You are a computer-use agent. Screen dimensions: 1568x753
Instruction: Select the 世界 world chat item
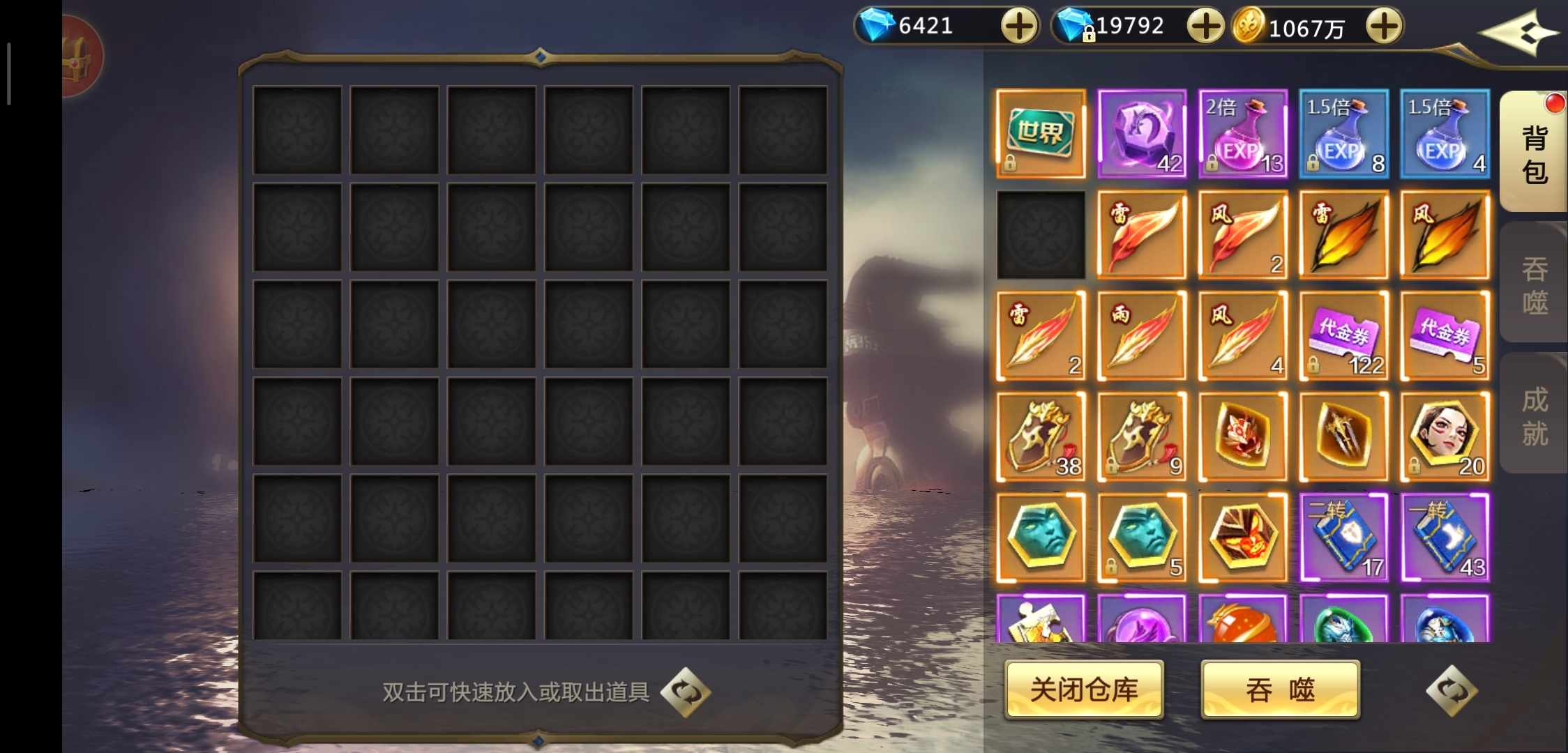(1041, 134)
